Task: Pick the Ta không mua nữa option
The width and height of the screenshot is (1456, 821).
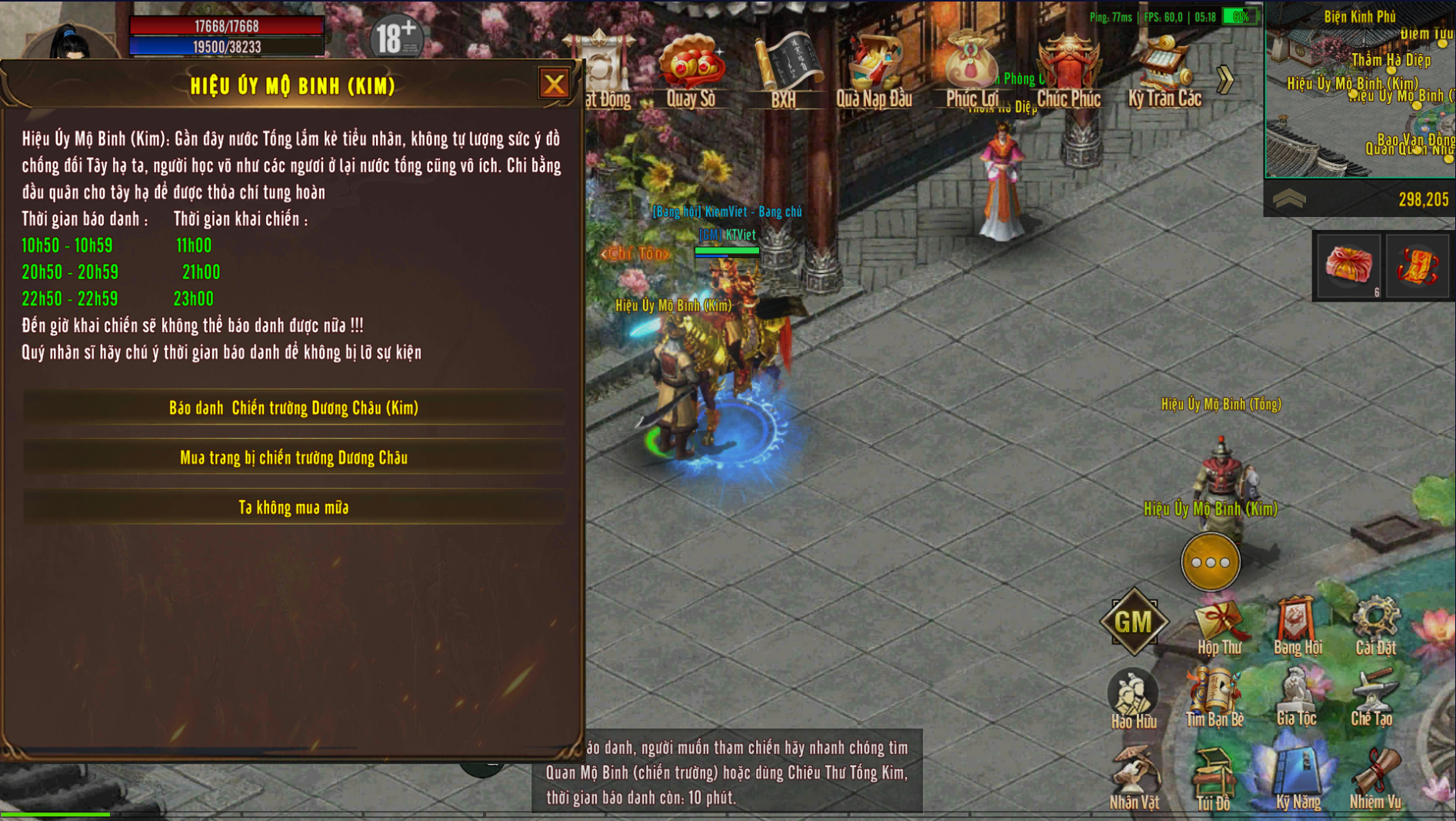Action: (x=293, y=508)
